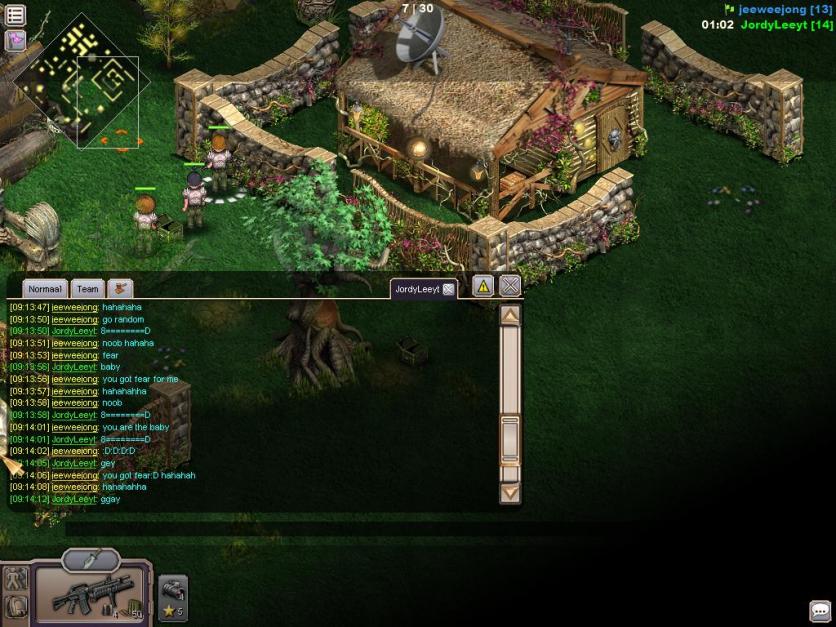This screenshot has height=627, width=836.
Task: Toggle the chat bubble button
Action: click(820, 611)
